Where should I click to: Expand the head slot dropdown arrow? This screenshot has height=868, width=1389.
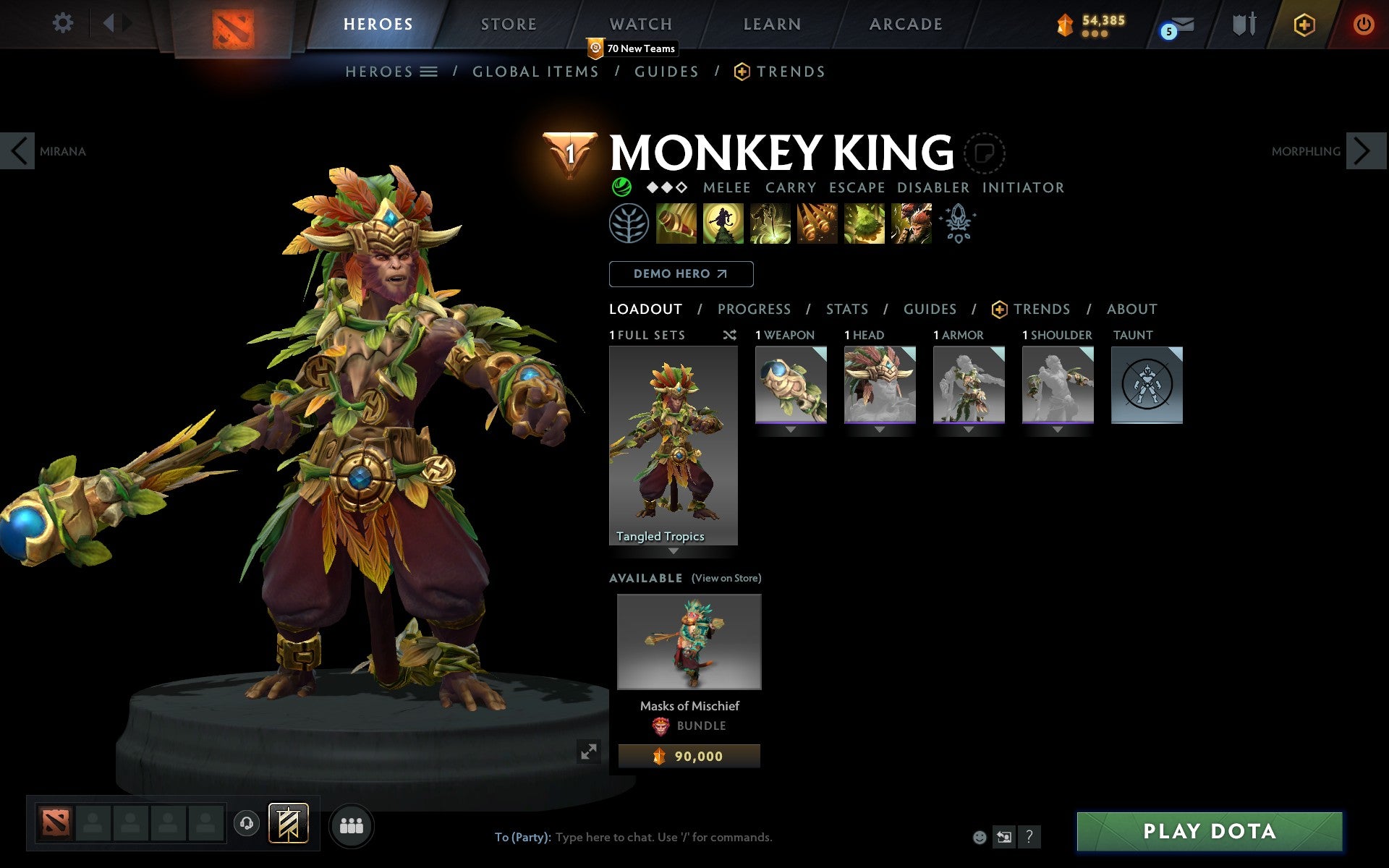click(879, 428)
